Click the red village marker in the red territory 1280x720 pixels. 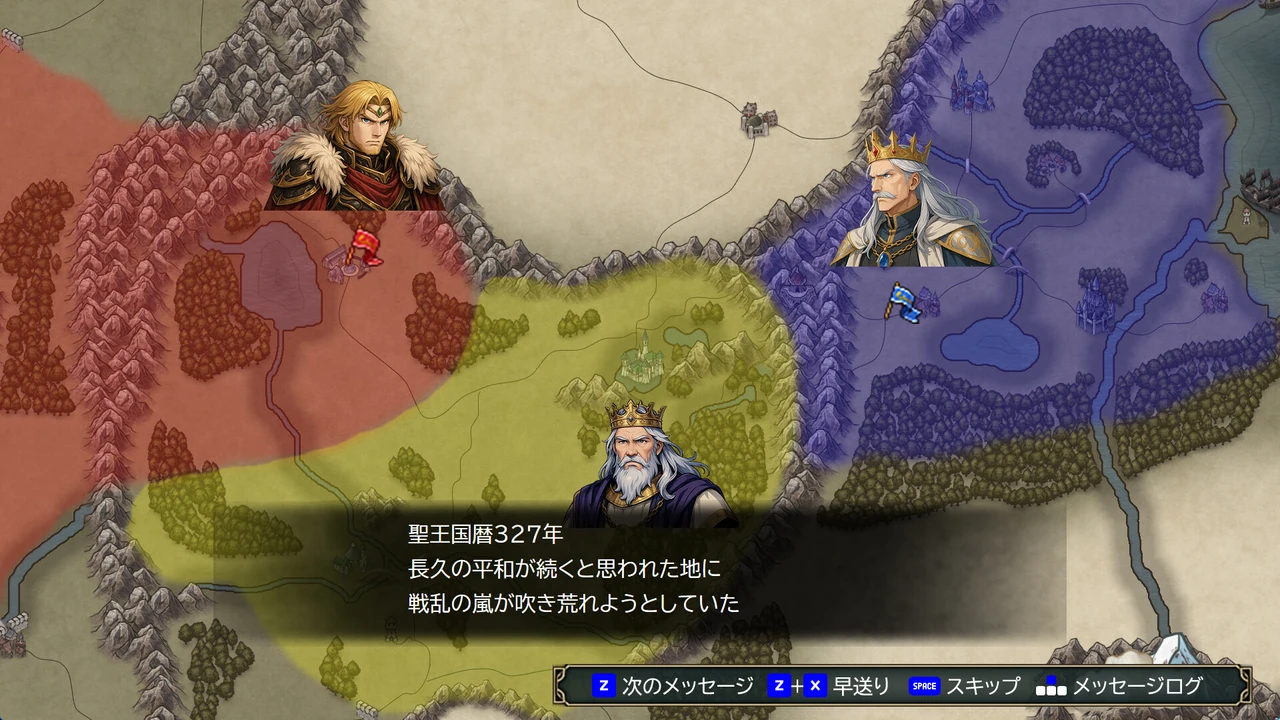(x=341, y=263)
